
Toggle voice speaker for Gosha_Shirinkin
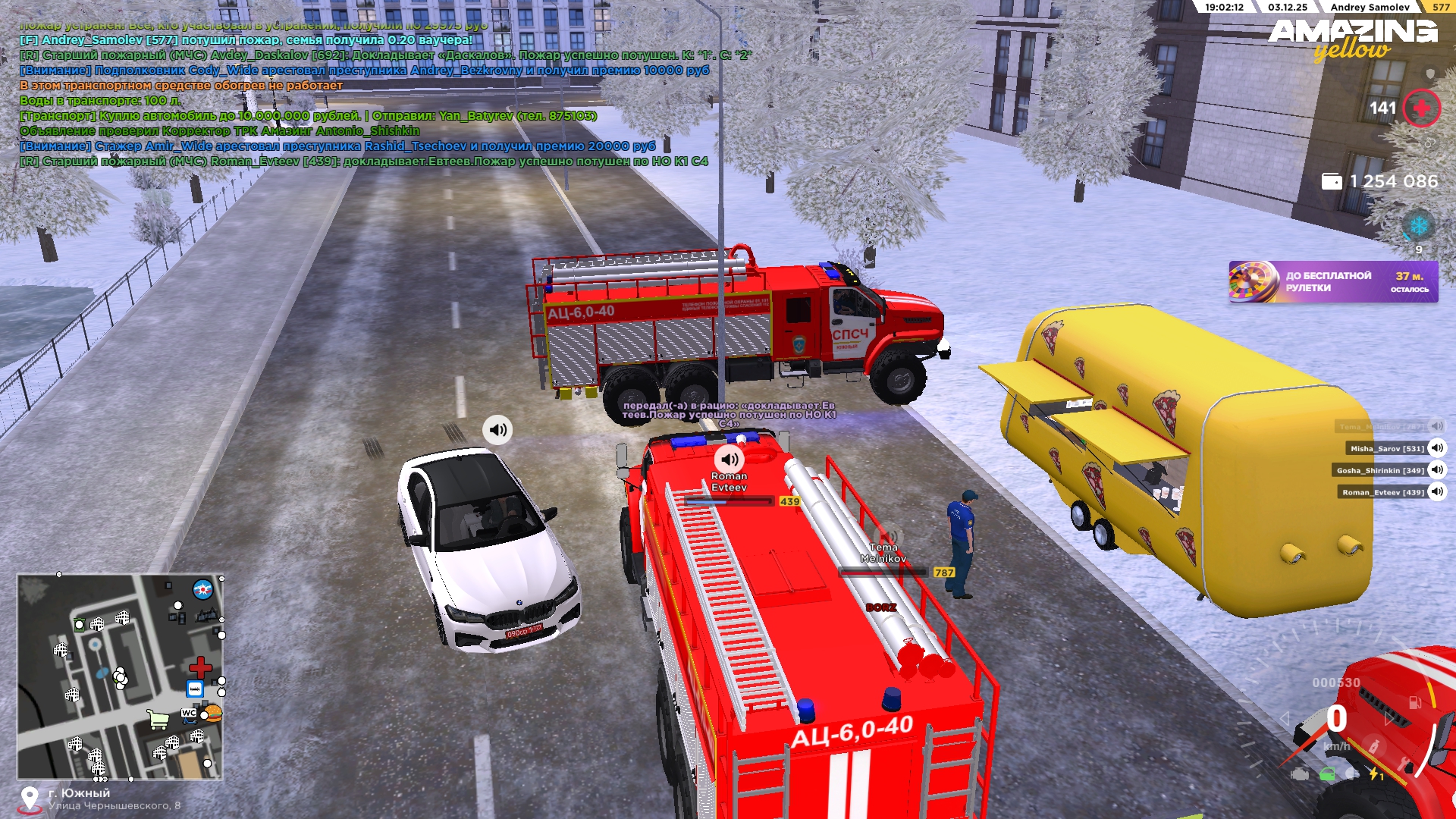1436,470
